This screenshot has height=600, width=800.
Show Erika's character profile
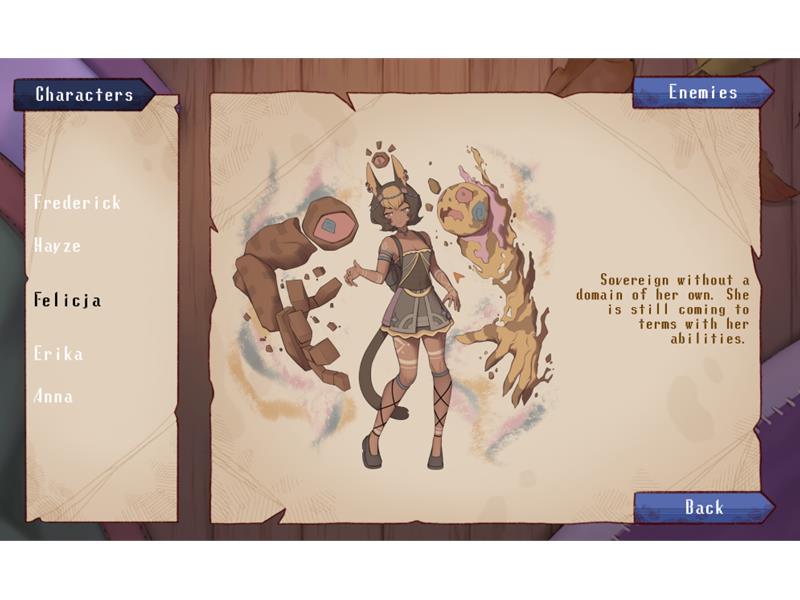click(58, 353)
